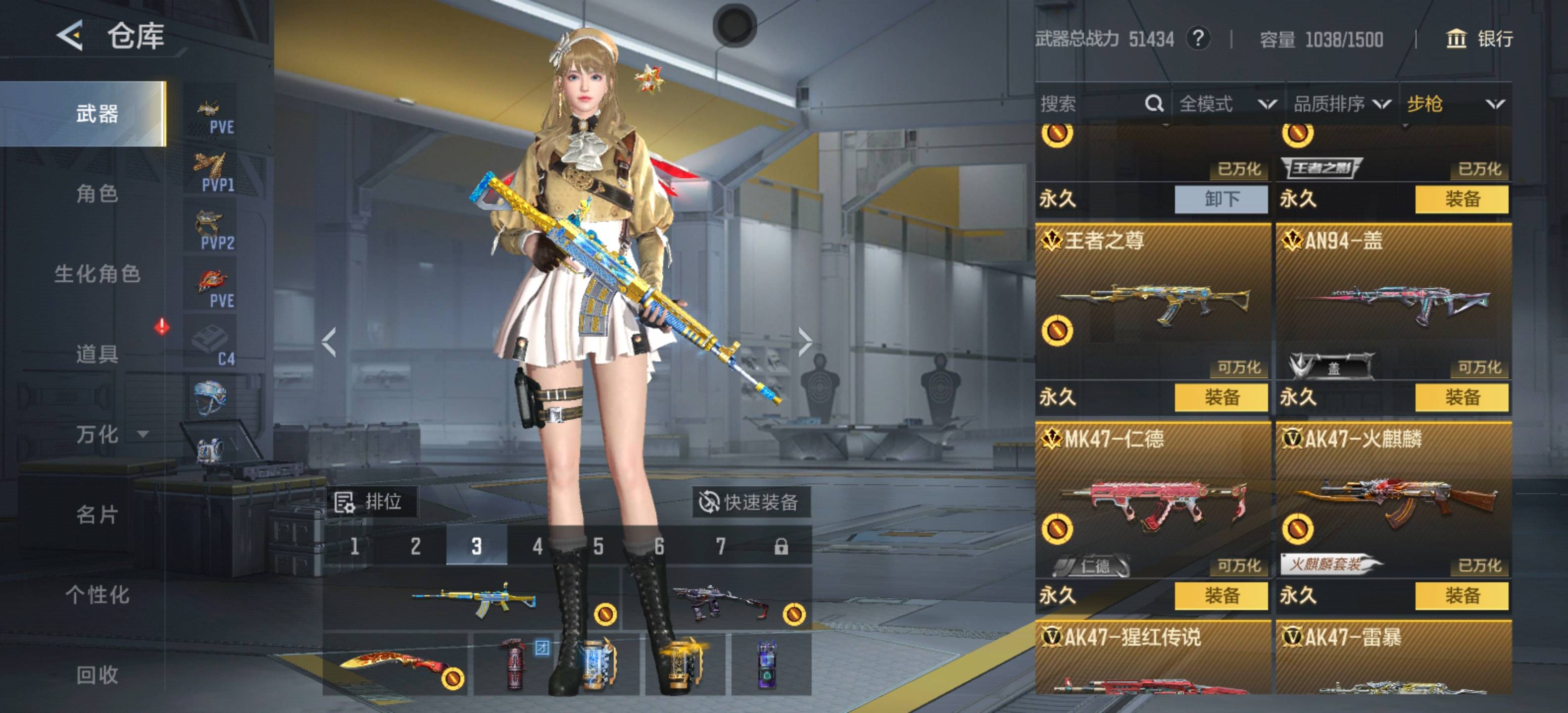Viewport: 1568px width, 713px height.
Task: Switch to the 个性化 personalization tab
Action: (x=97, y=594)
